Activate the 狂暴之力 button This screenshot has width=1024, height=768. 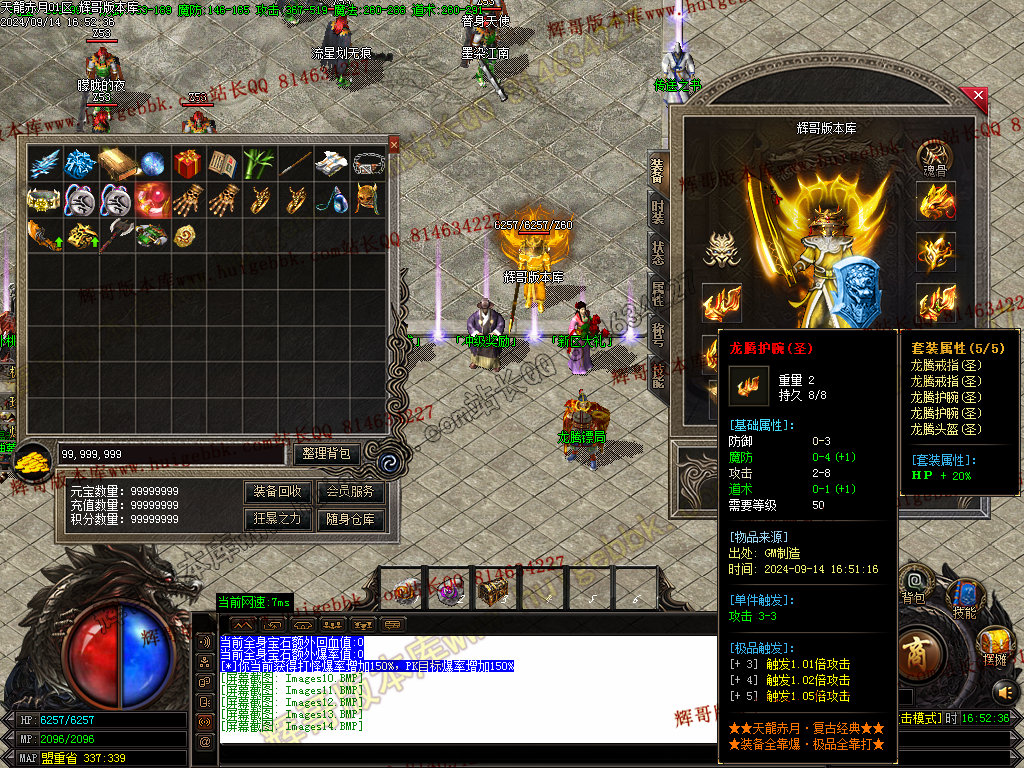click(278, 519)
